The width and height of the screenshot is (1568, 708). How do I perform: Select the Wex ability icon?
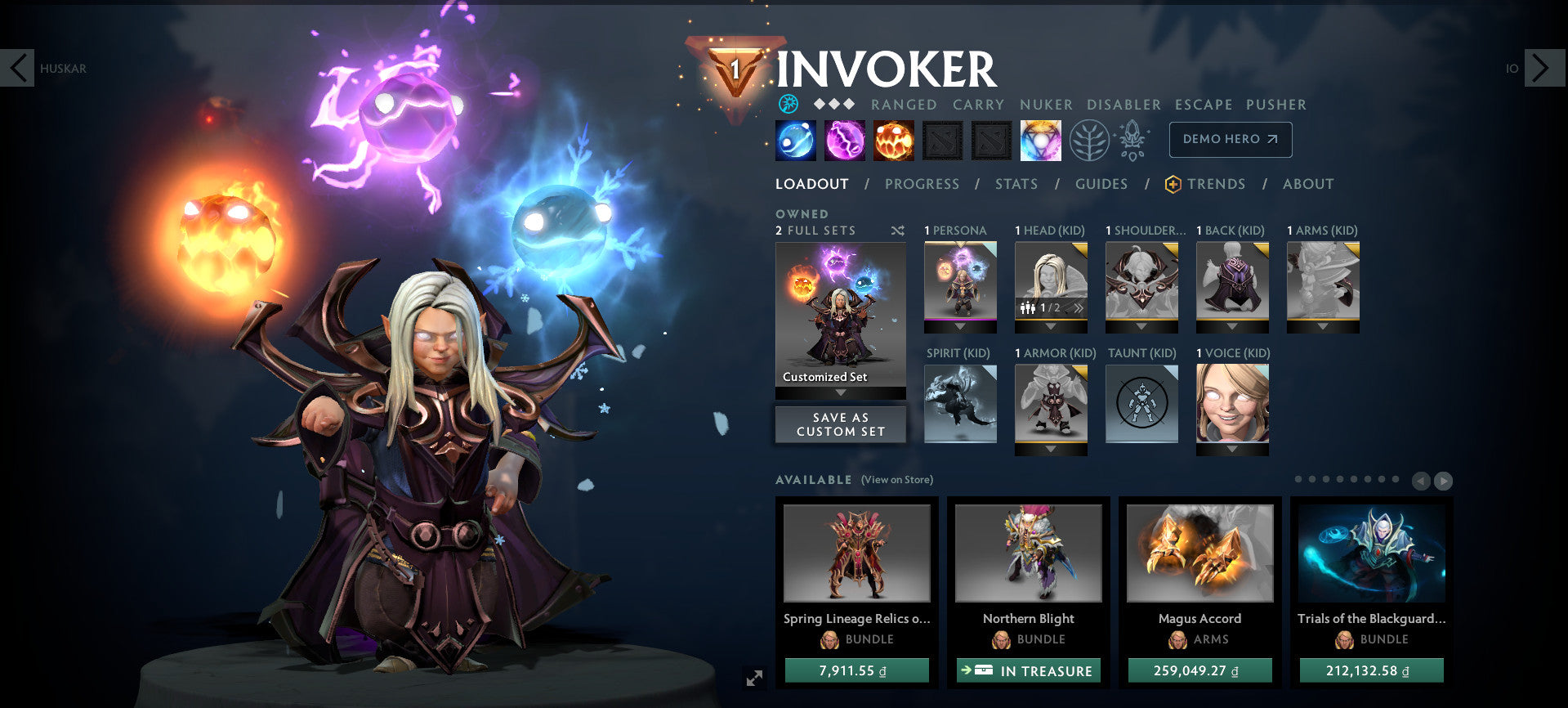click(844, 140)
